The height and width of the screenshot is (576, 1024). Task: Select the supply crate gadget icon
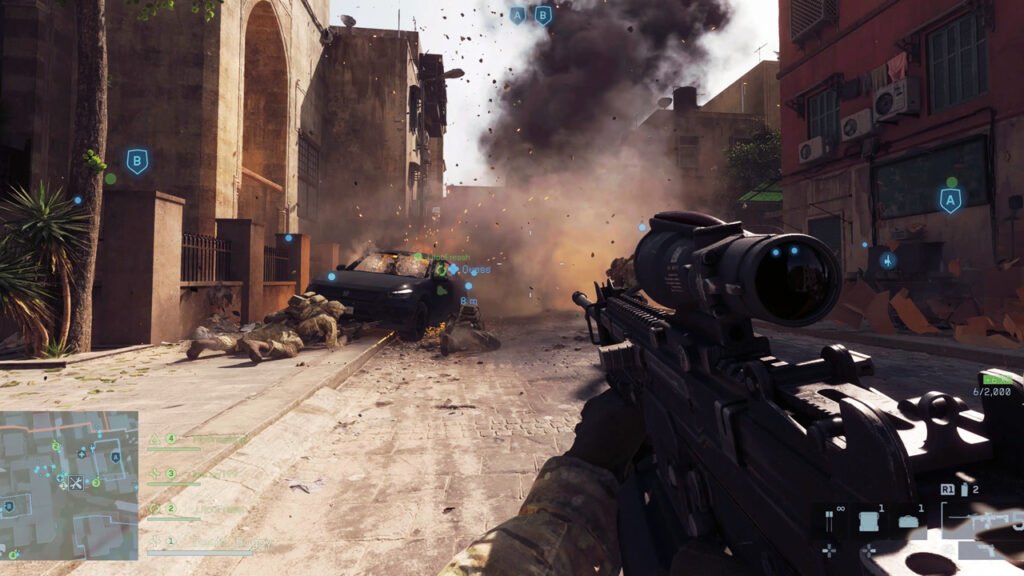[x=867, y=521]
